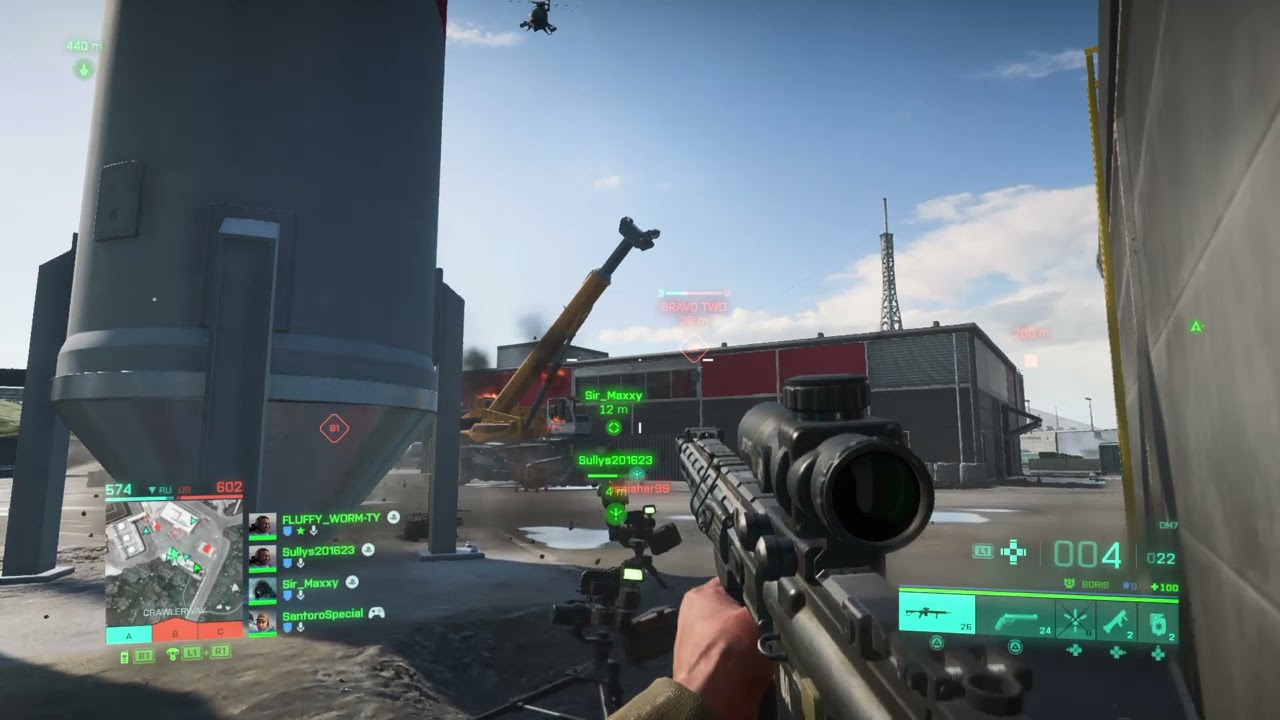Select squad member Sir_Maxxy in the squad list
1280x720 pixels.
click(x=311, y=582)
